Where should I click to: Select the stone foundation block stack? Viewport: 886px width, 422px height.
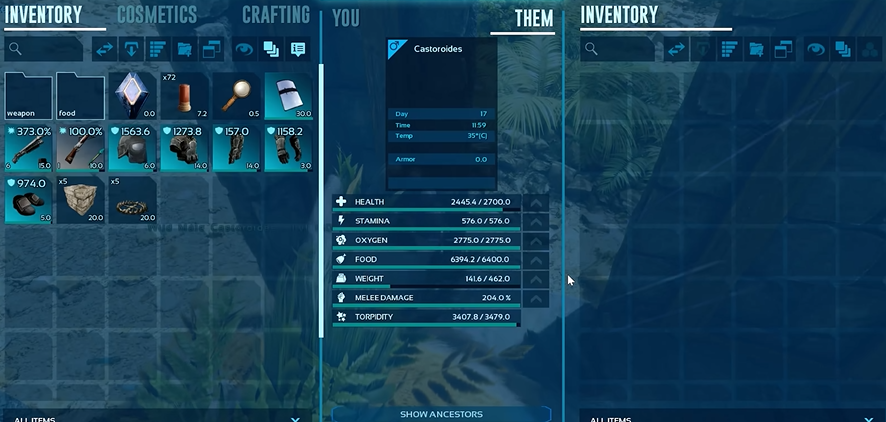81,201
